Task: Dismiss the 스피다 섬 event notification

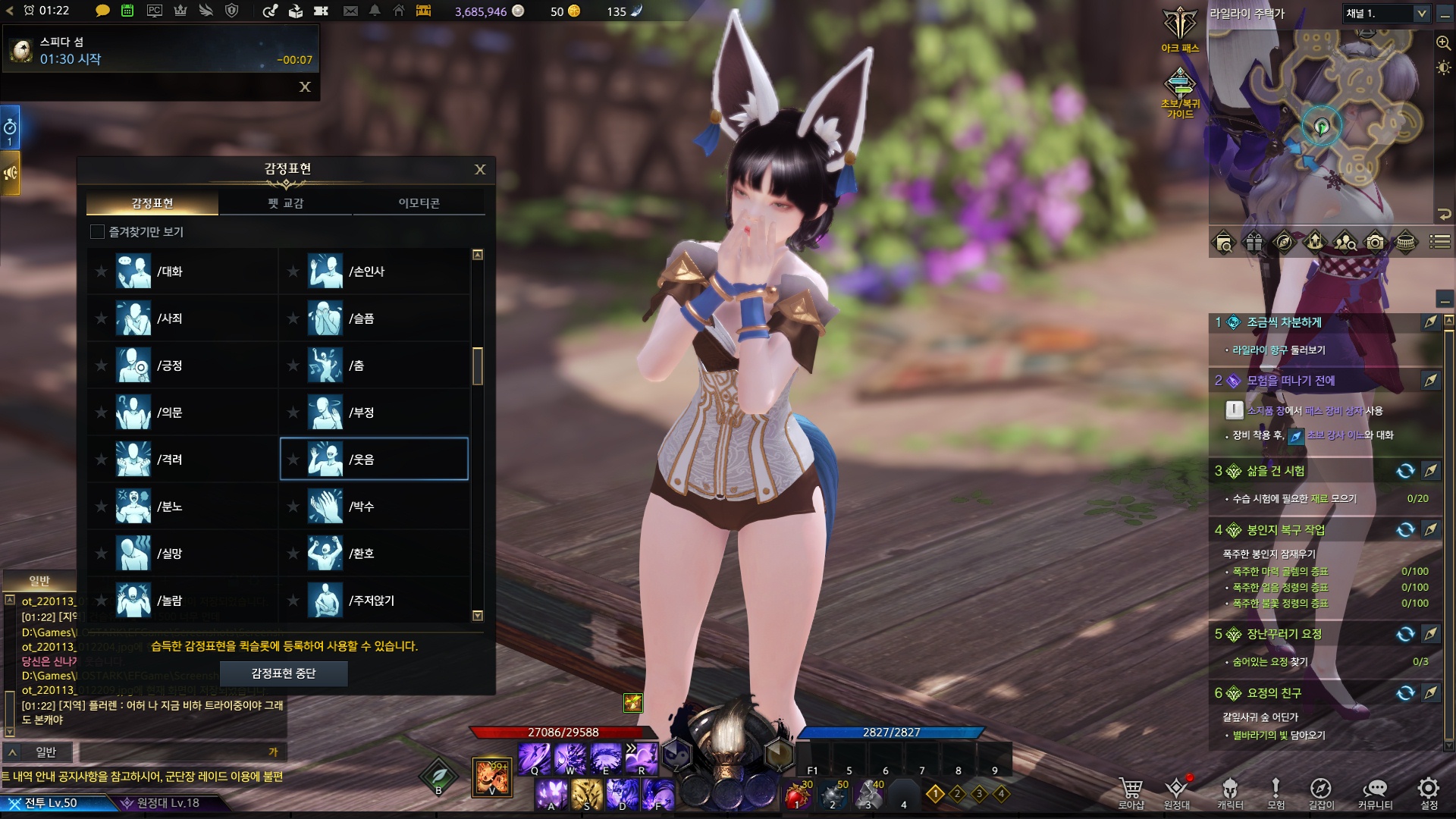Action: pos(305,87)
